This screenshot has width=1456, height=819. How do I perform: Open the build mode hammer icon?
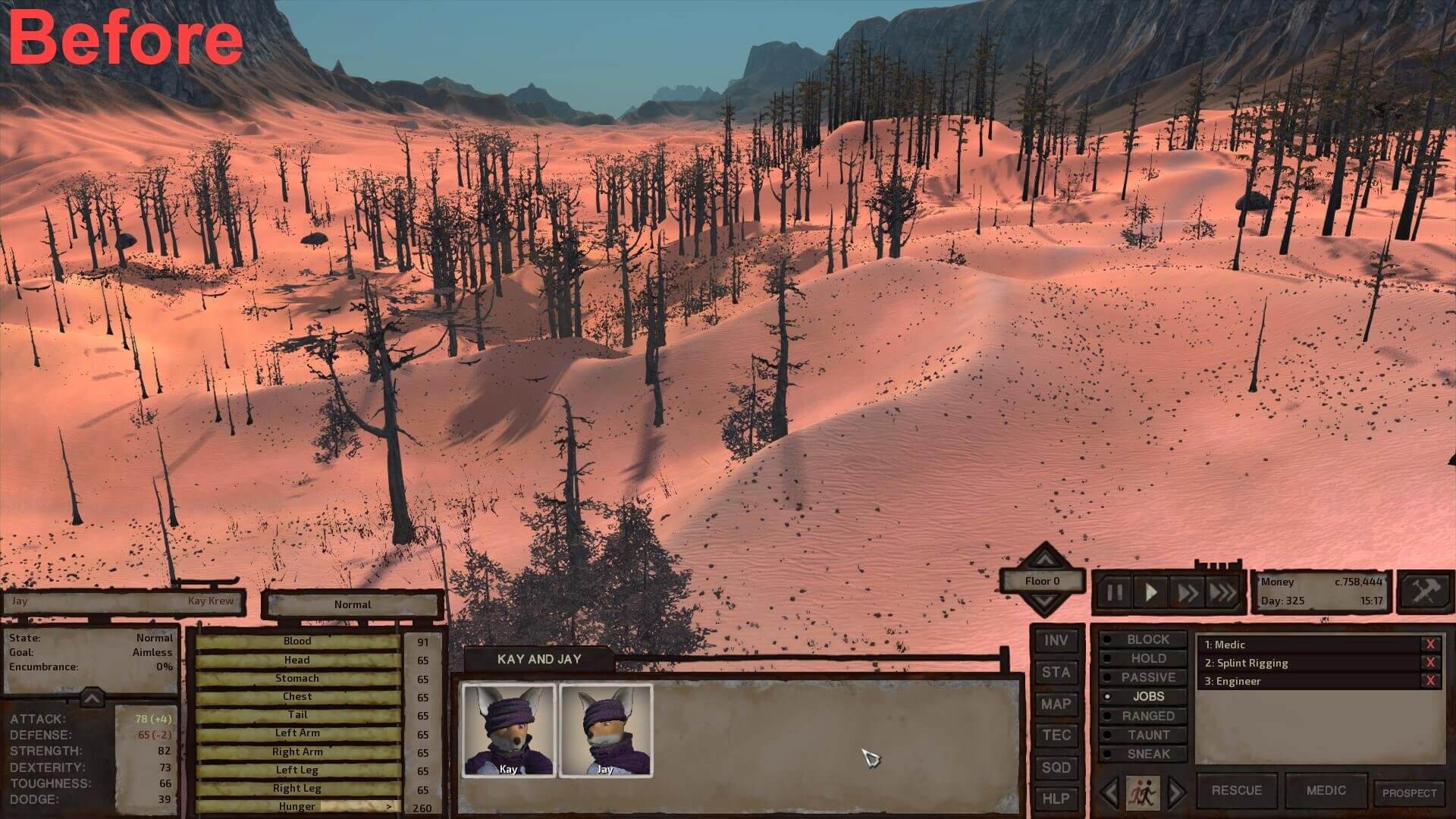point(1424,591)
